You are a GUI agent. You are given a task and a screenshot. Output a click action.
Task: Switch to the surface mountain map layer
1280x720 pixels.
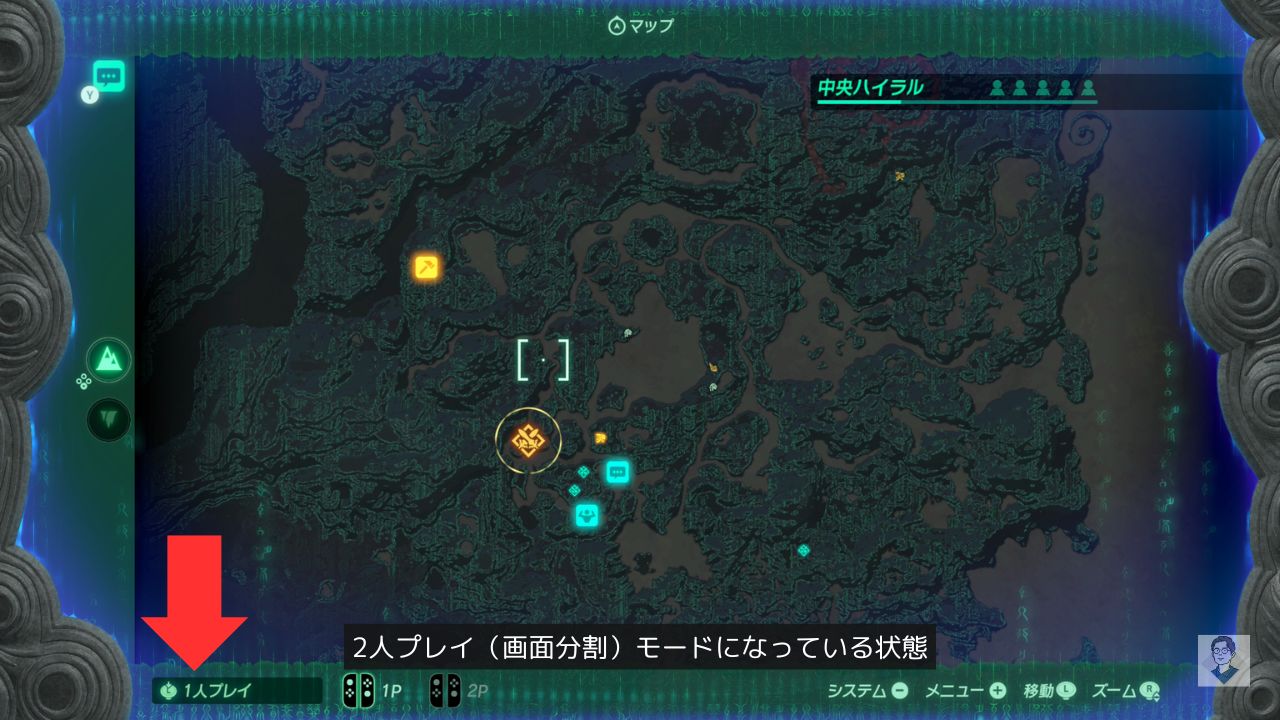click(x=108, y=358)
